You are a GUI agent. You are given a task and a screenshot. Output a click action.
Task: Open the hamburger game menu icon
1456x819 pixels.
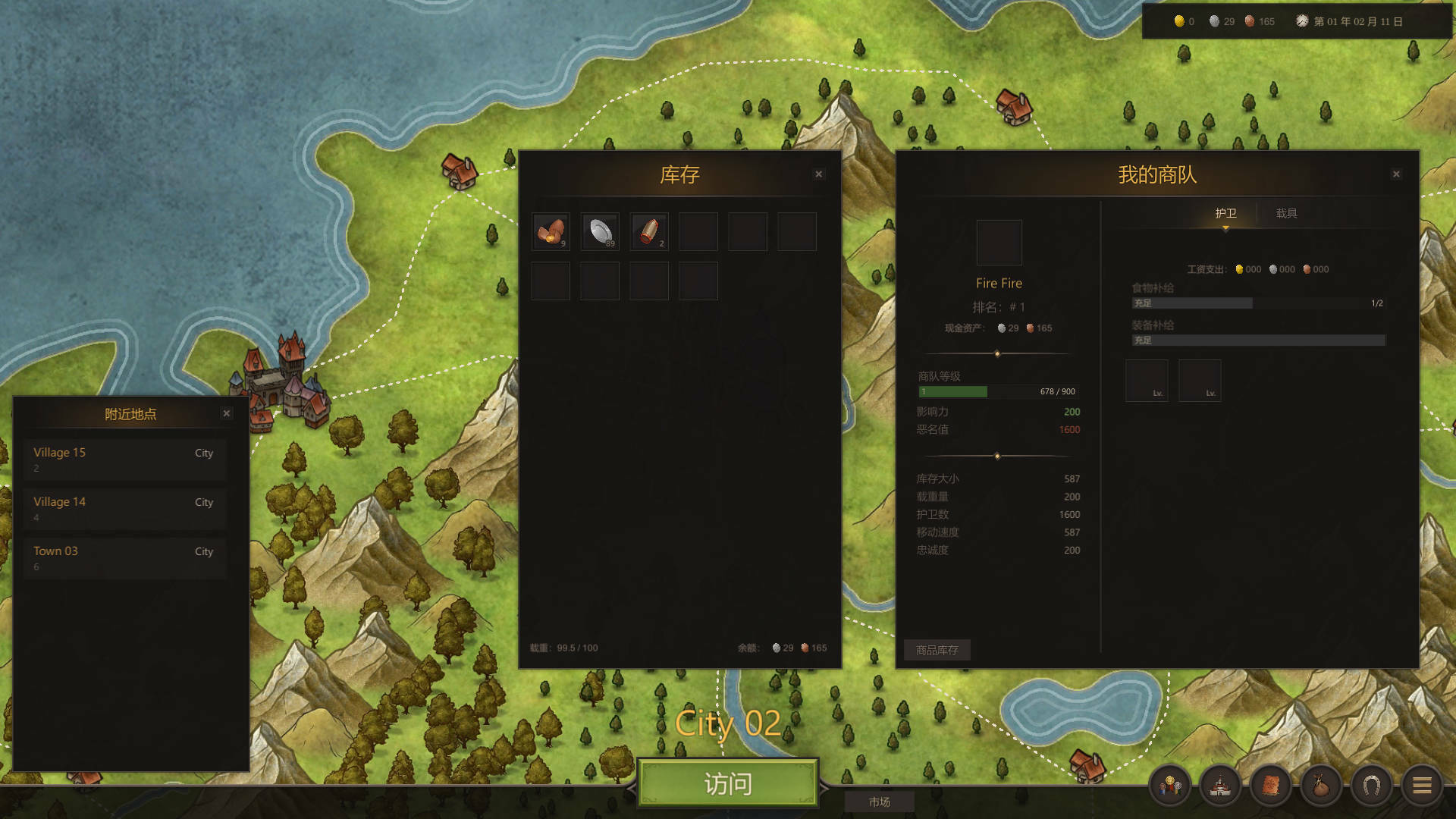click(1423, 785)
